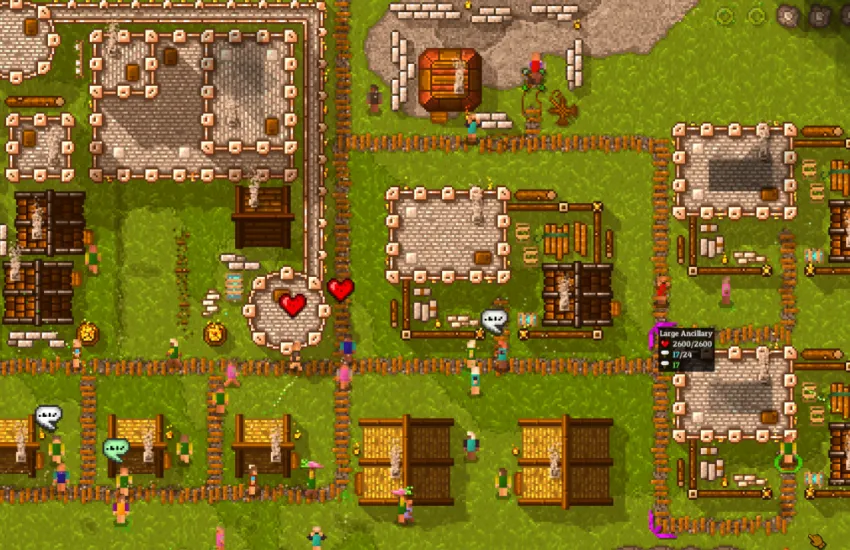This screenshot has height=550, width=850.
Task: Select the Large Ancillary building with magenta brackets
Action: tap(735, 396)
